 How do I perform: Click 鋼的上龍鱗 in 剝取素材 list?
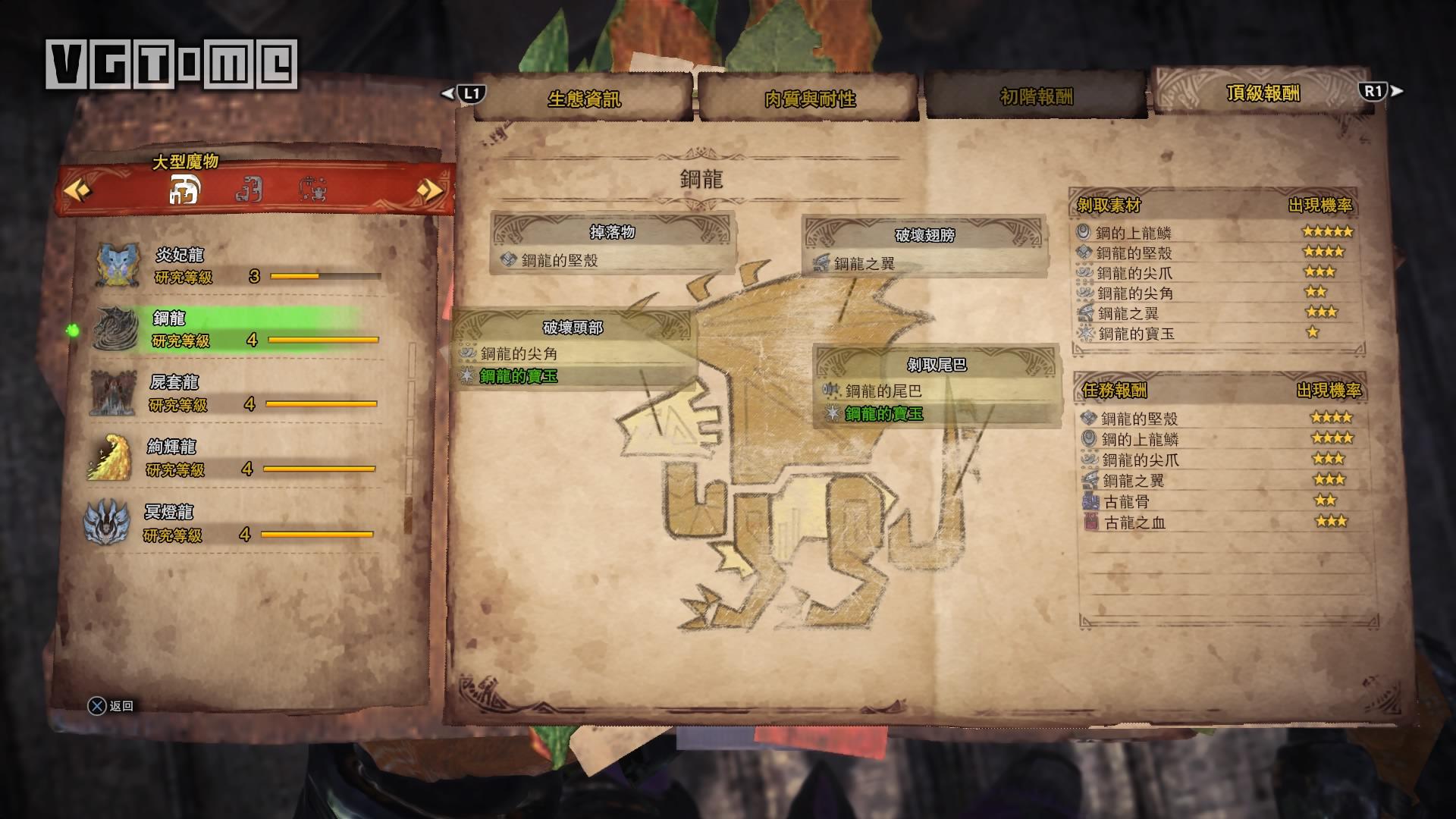pyautogui.click(x=1134, y=233)
